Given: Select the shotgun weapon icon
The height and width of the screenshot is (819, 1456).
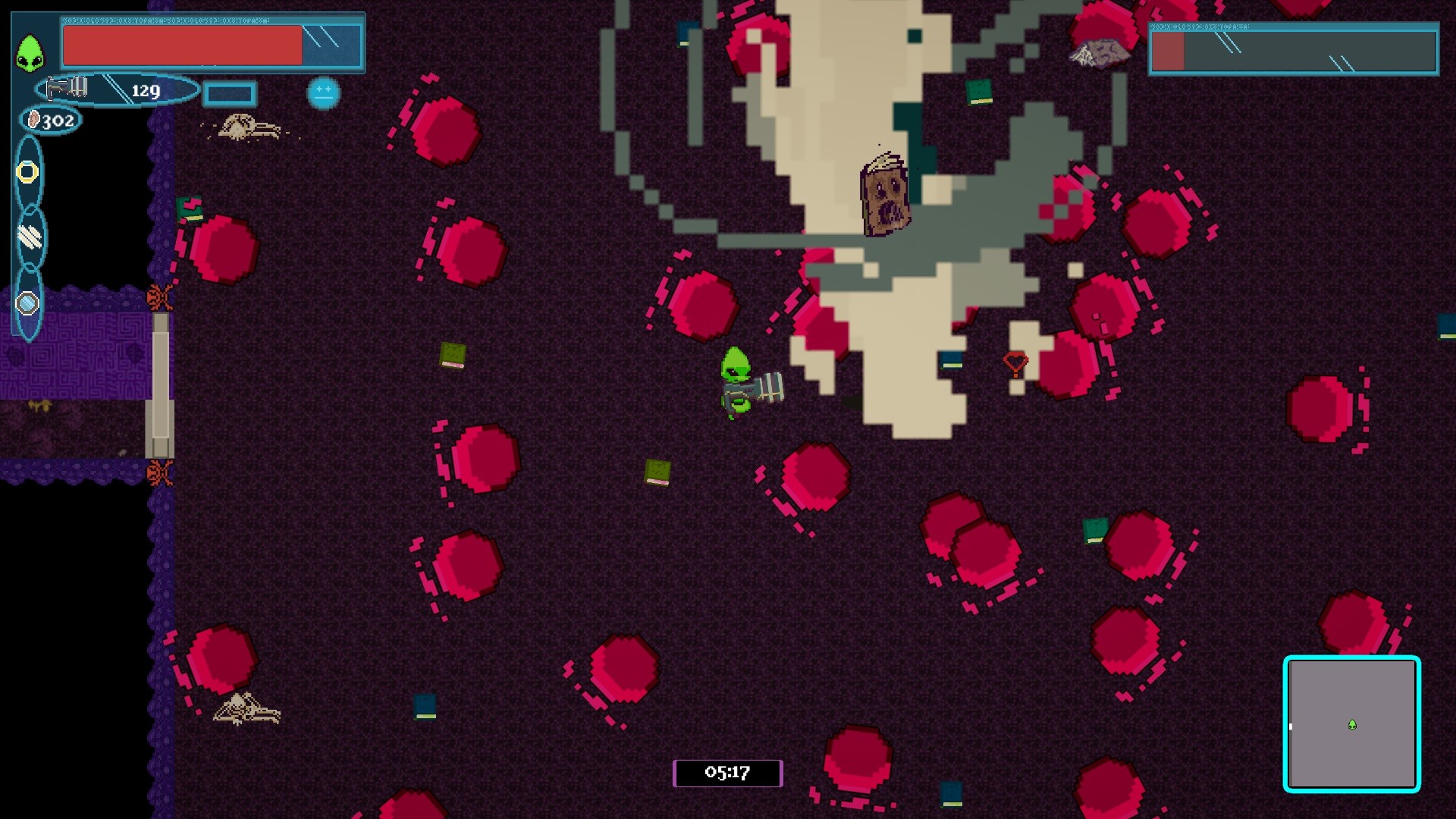Looking at the screenshot, I should tap(67, 86).
